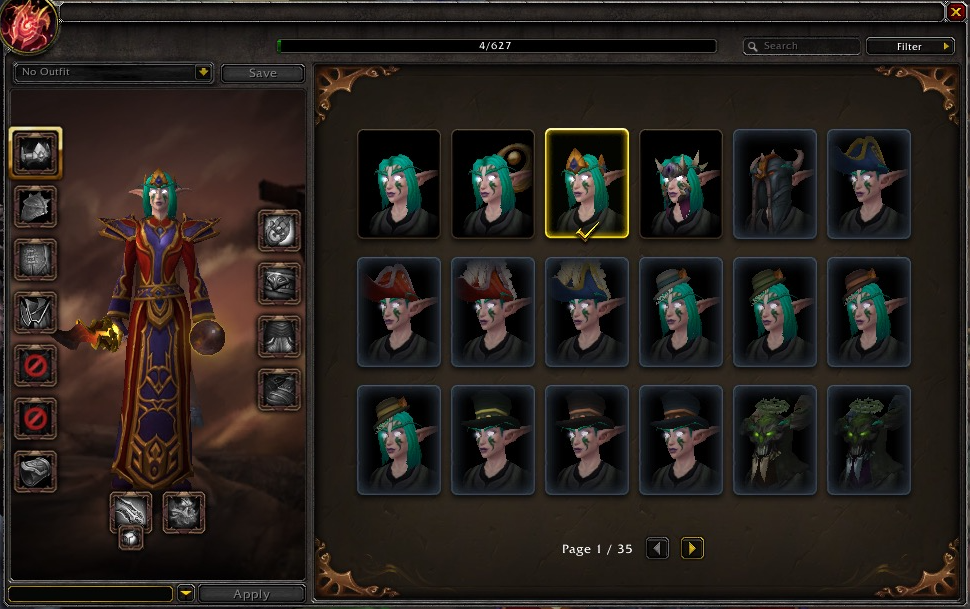Pick the main-hand weapon slot

(130, 512)
